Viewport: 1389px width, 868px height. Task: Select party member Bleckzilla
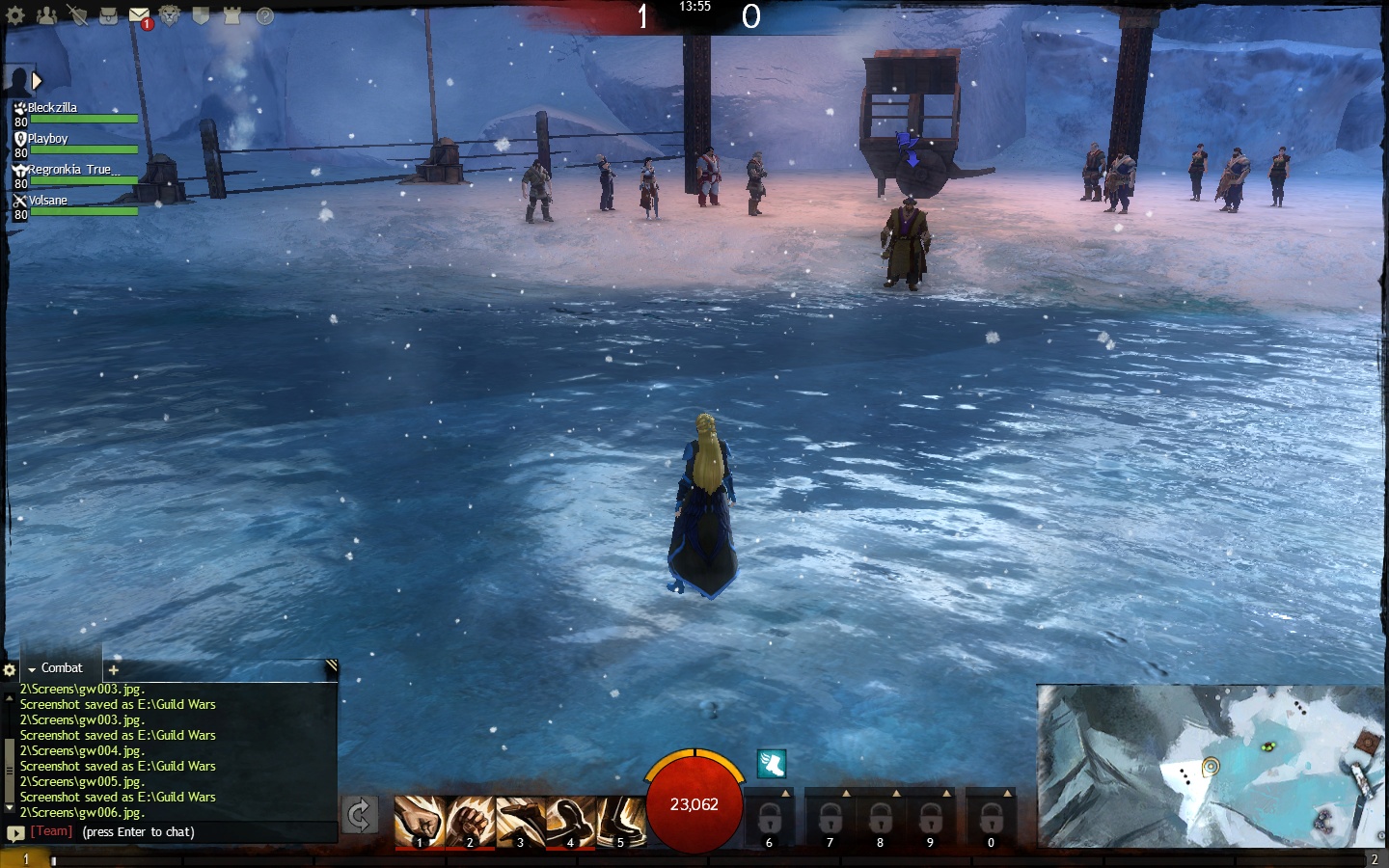(52, 108)
